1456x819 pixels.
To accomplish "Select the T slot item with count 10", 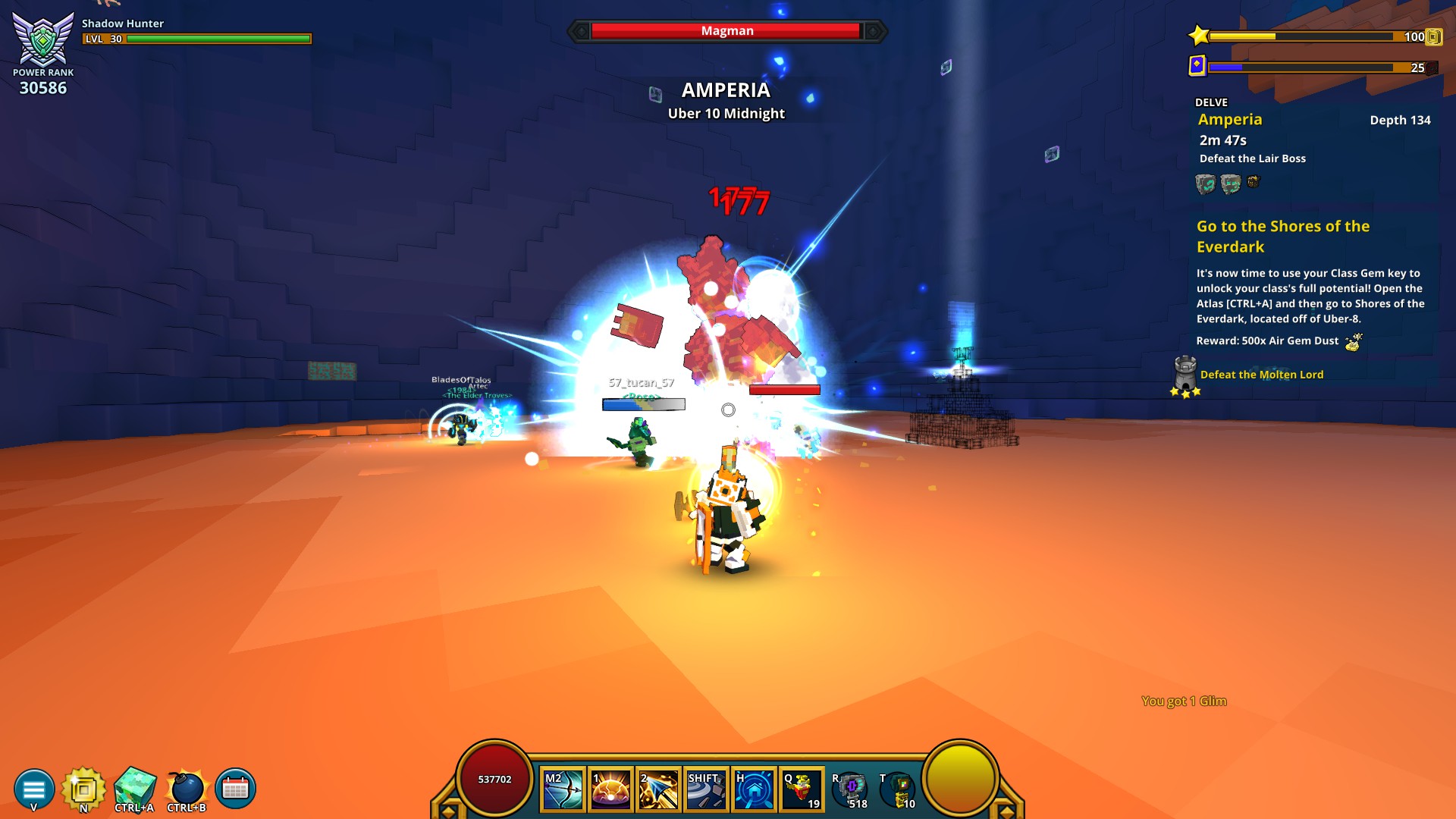I will click(899, 790).
